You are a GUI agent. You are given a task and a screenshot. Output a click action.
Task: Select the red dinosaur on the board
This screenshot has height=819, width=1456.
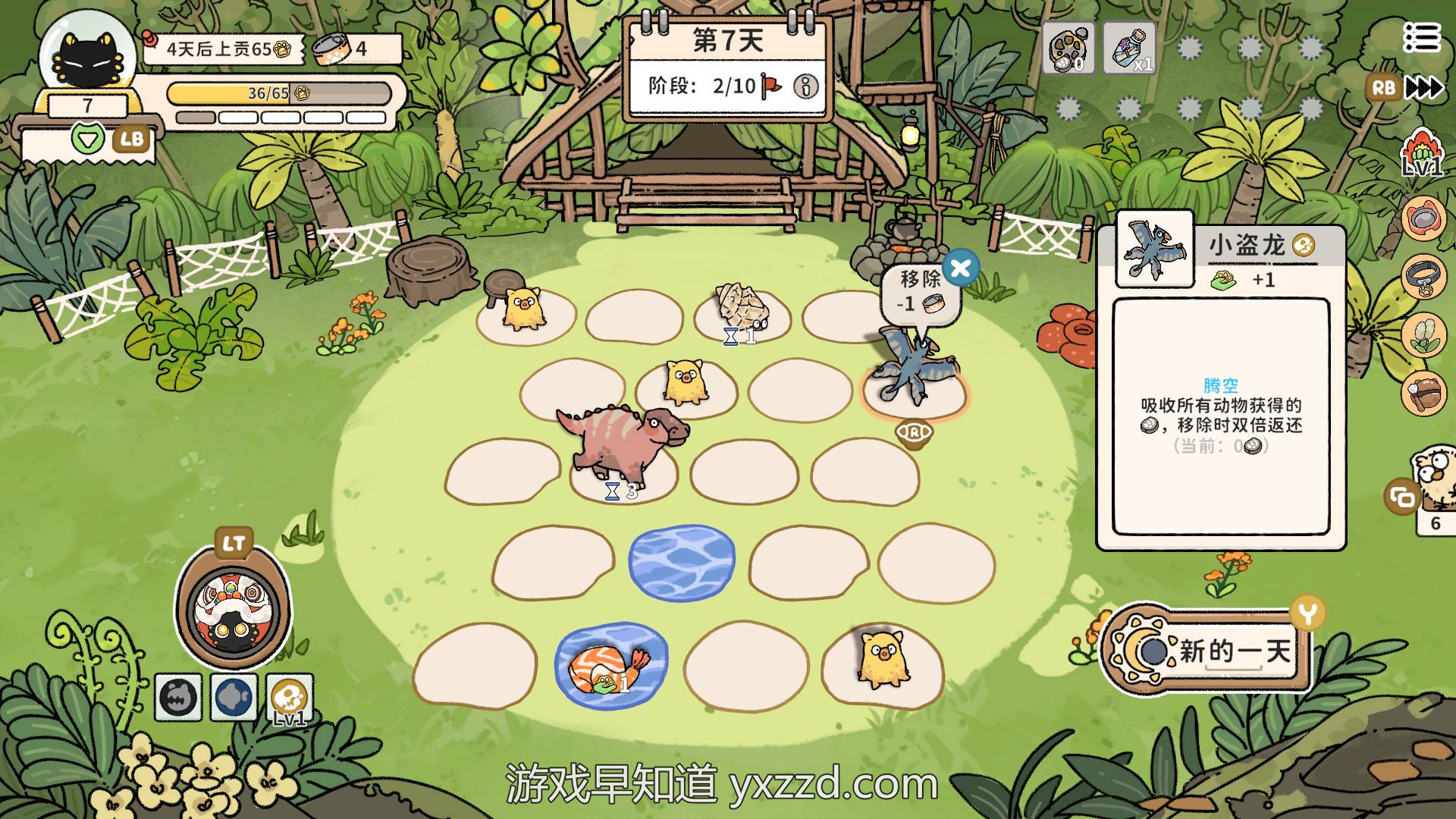(622, 444)
